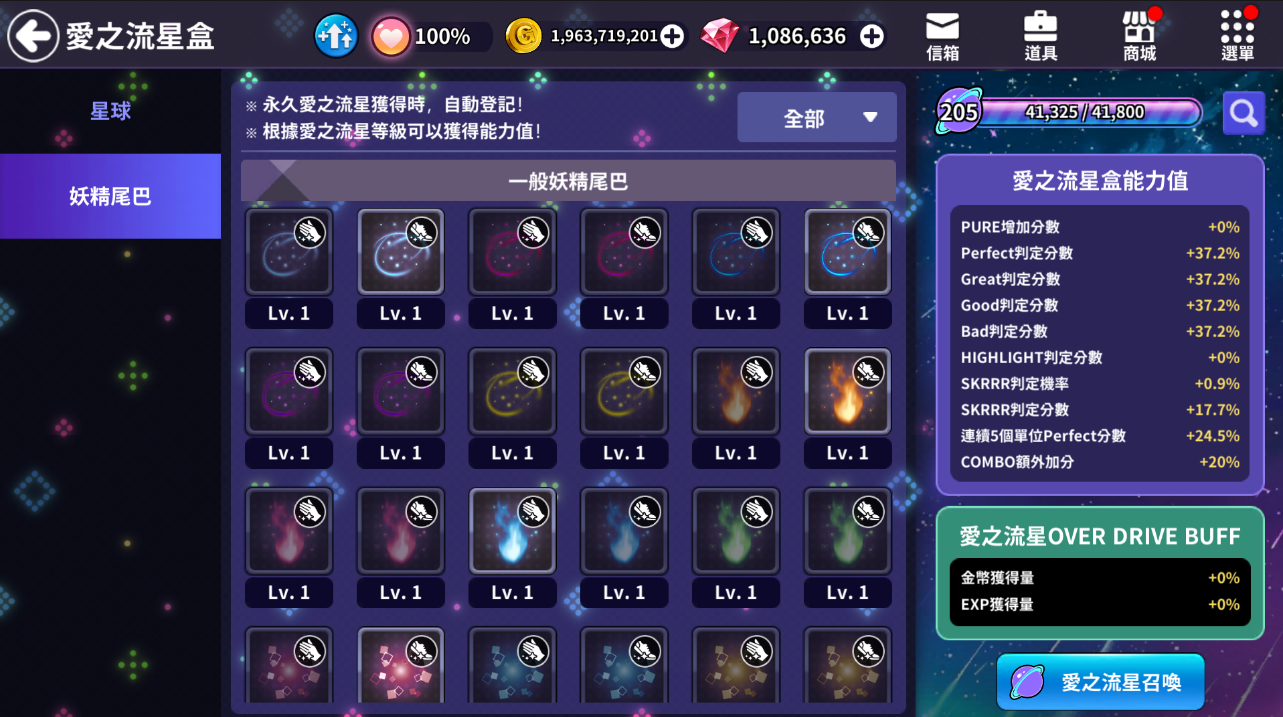Add more gold coins with plus button
This screenshot has height=717, width=1283.
(672, 37)
